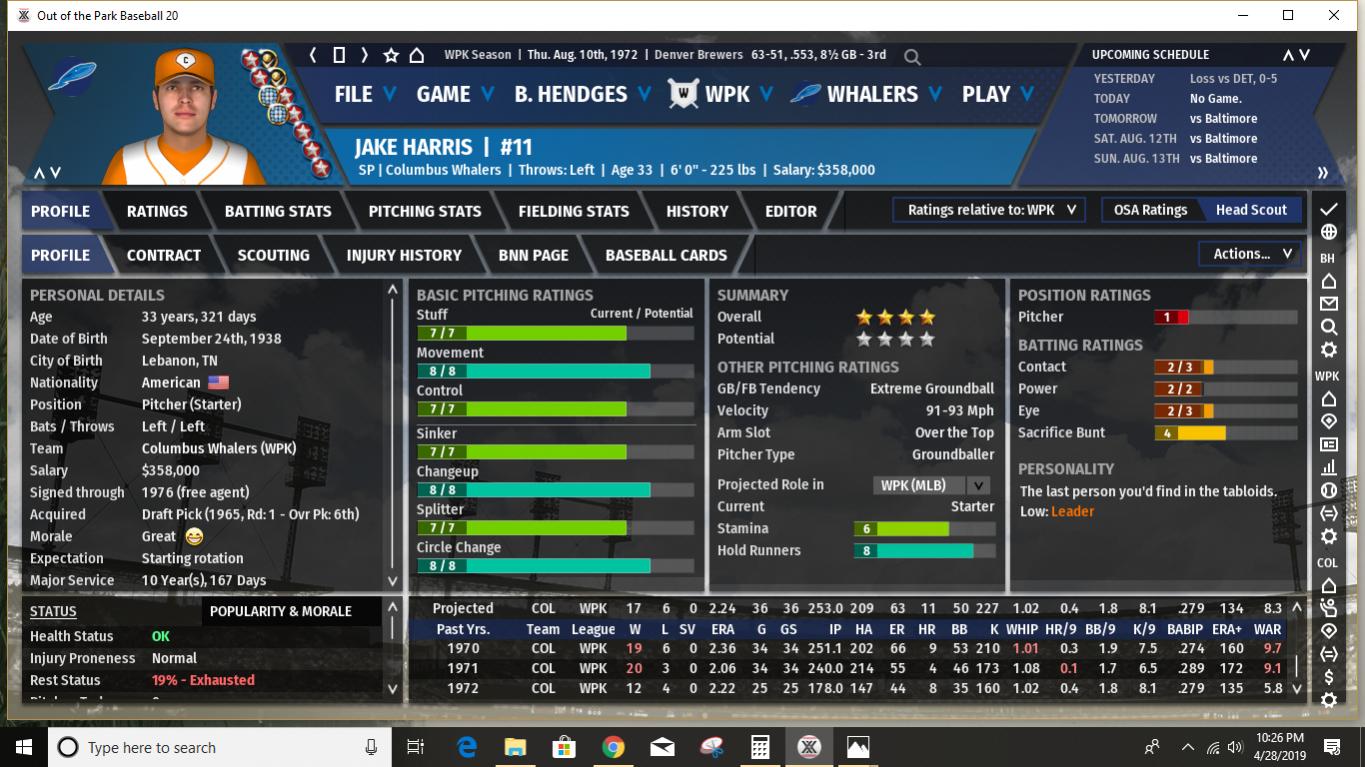The height and width of the screenshot is (767, 1365).
Task: Switch to the RATINGS tab
Action: 157,211
